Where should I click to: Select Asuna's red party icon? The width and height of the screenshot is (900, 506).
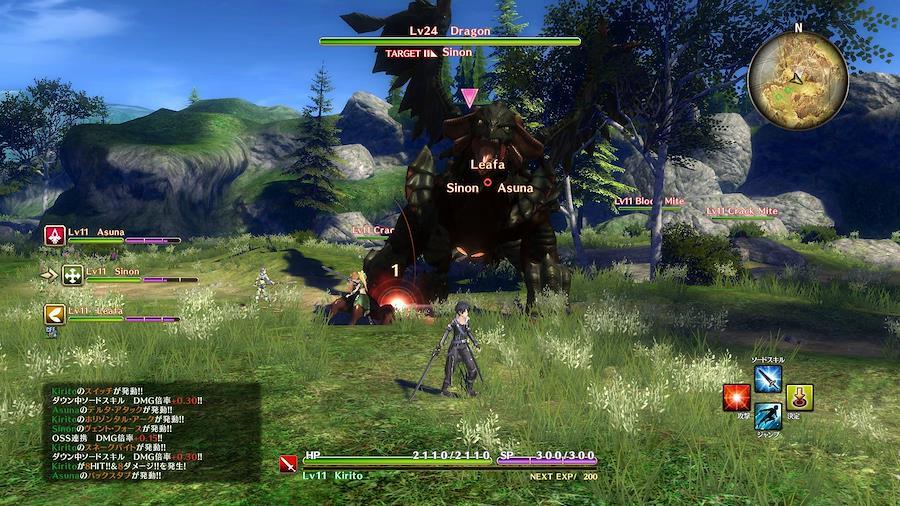tap(55, 236)
